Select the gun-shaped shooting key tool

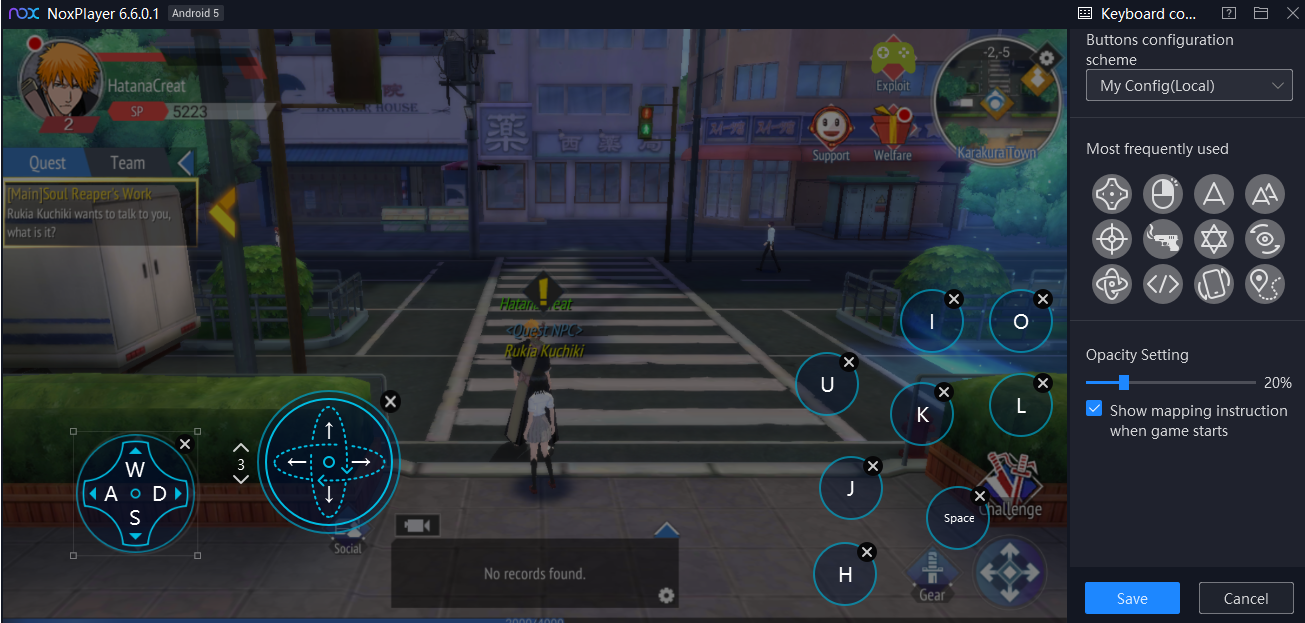pos(1162,238)
